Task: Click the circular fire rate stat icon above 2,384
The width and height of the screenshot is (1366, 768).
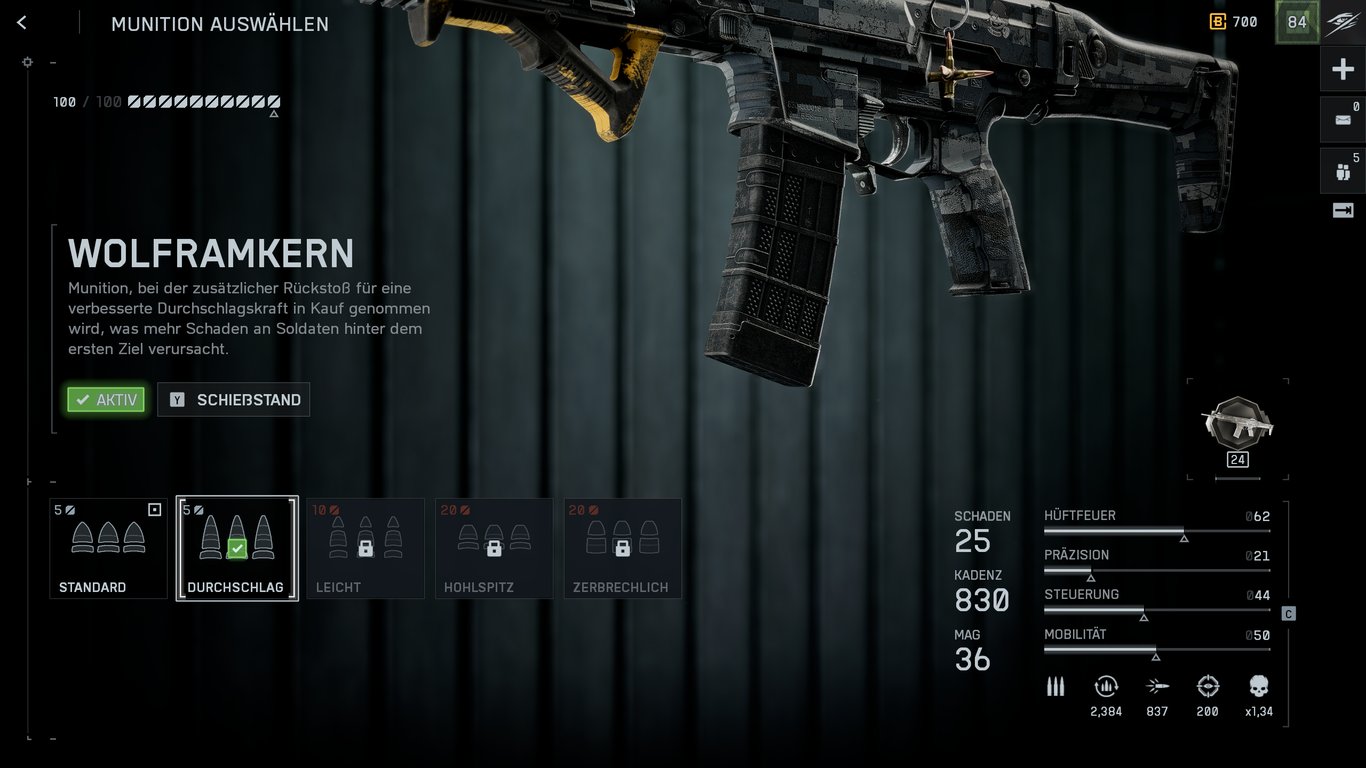Action: 1106,687
